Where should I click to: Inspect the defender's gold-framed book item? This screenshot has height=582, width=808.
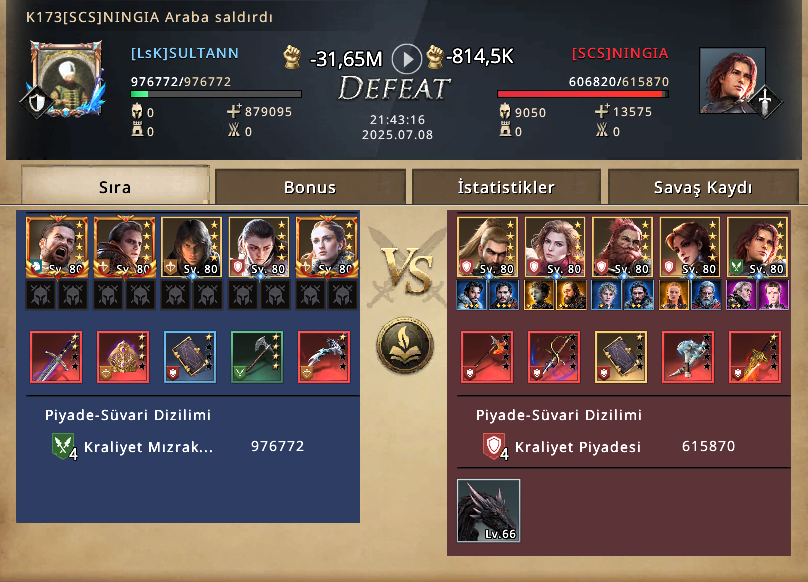click(621, 357)
